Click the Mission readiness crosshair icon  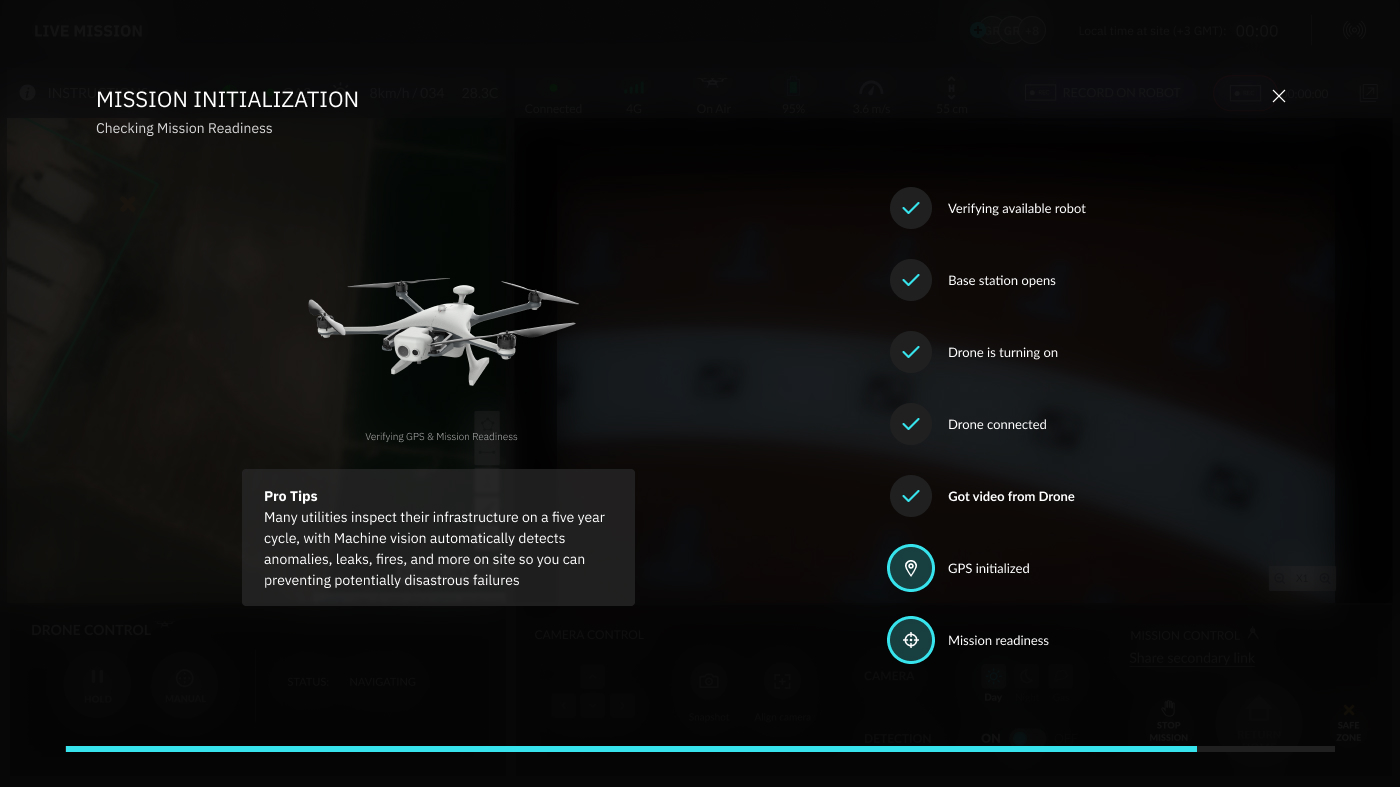click(911, 639)
